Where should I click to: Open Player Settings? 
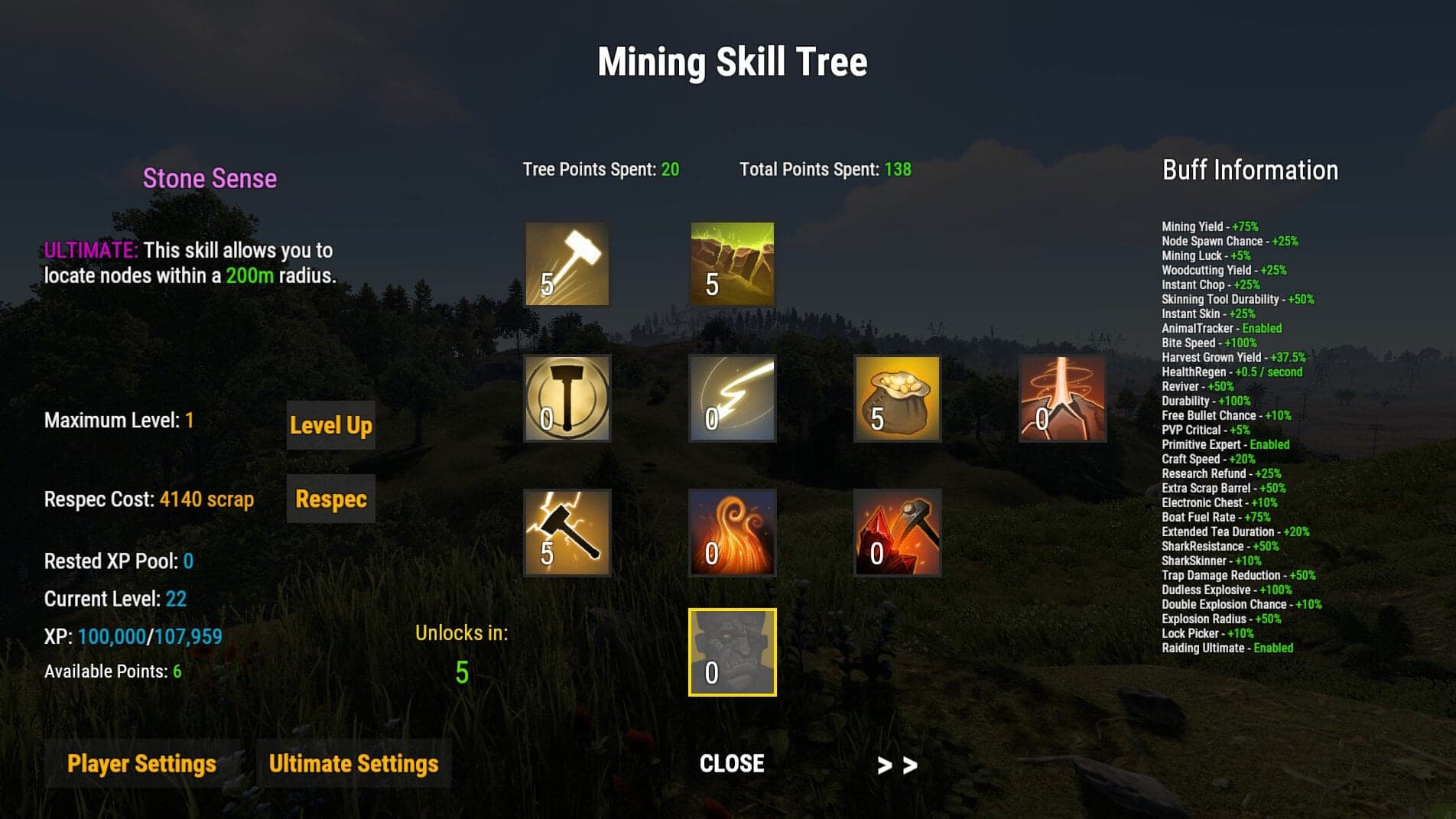pyautogui.click(x=142, y=763)
